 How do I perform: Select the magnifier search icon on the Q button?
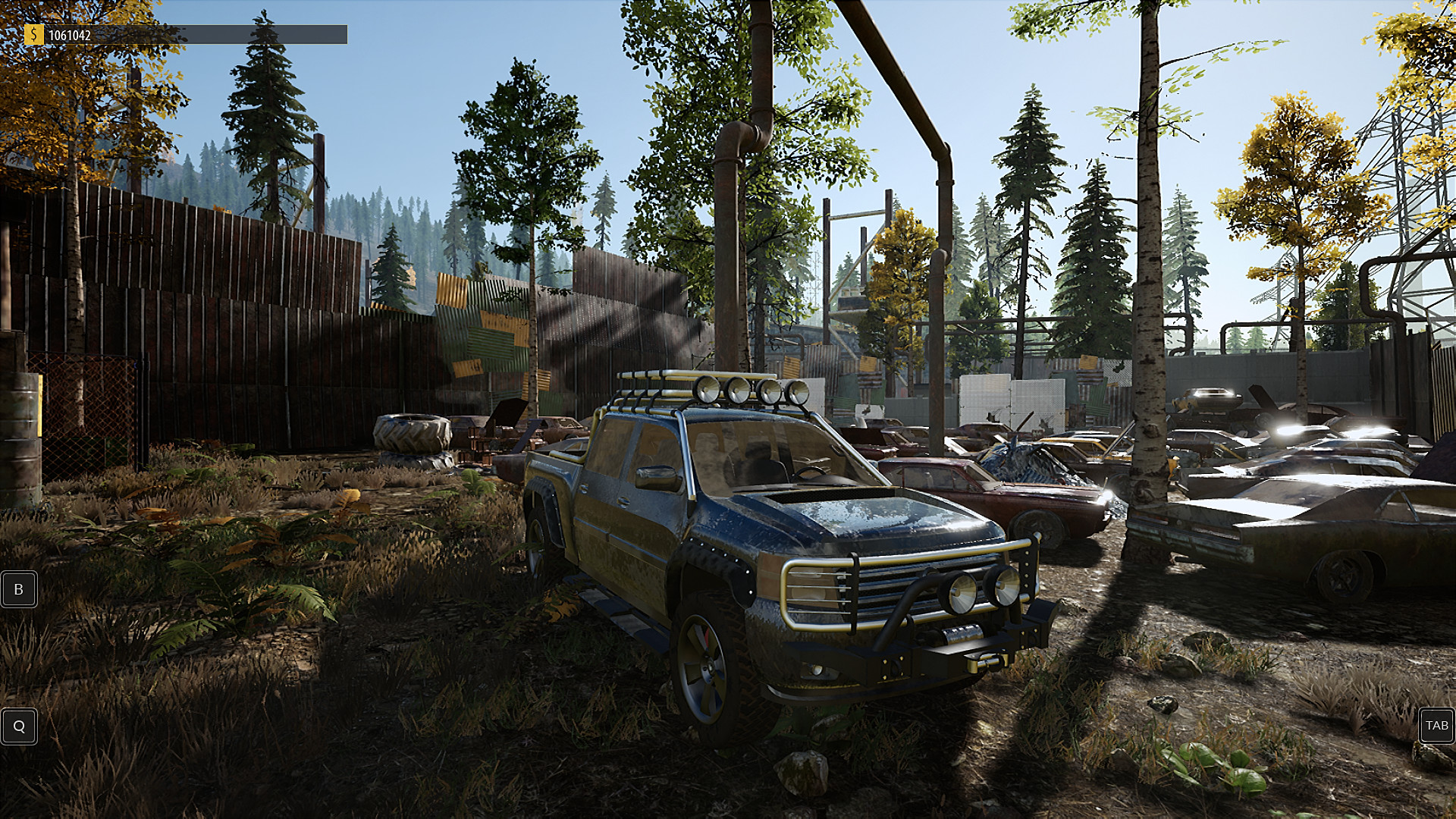[19, 726]
